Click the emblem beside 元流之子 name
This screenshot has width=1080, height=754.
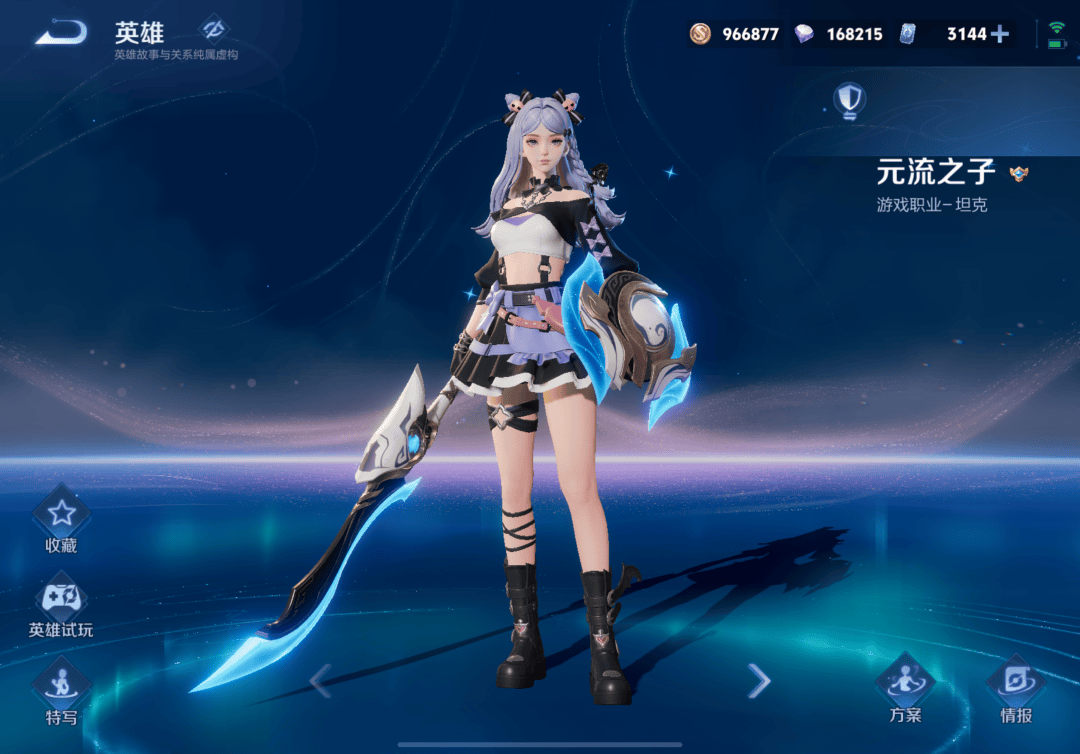[1019, 174]
